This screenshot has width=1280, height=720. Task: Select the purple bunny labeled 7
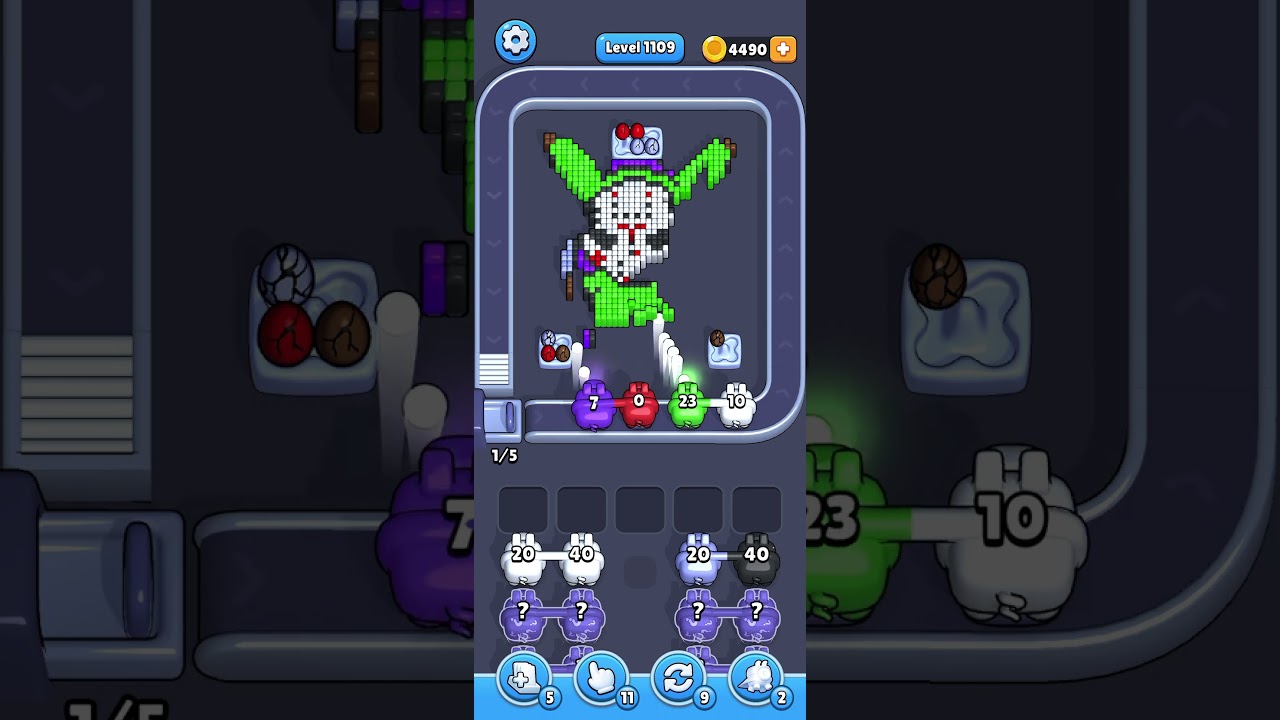tap(594, 404)
